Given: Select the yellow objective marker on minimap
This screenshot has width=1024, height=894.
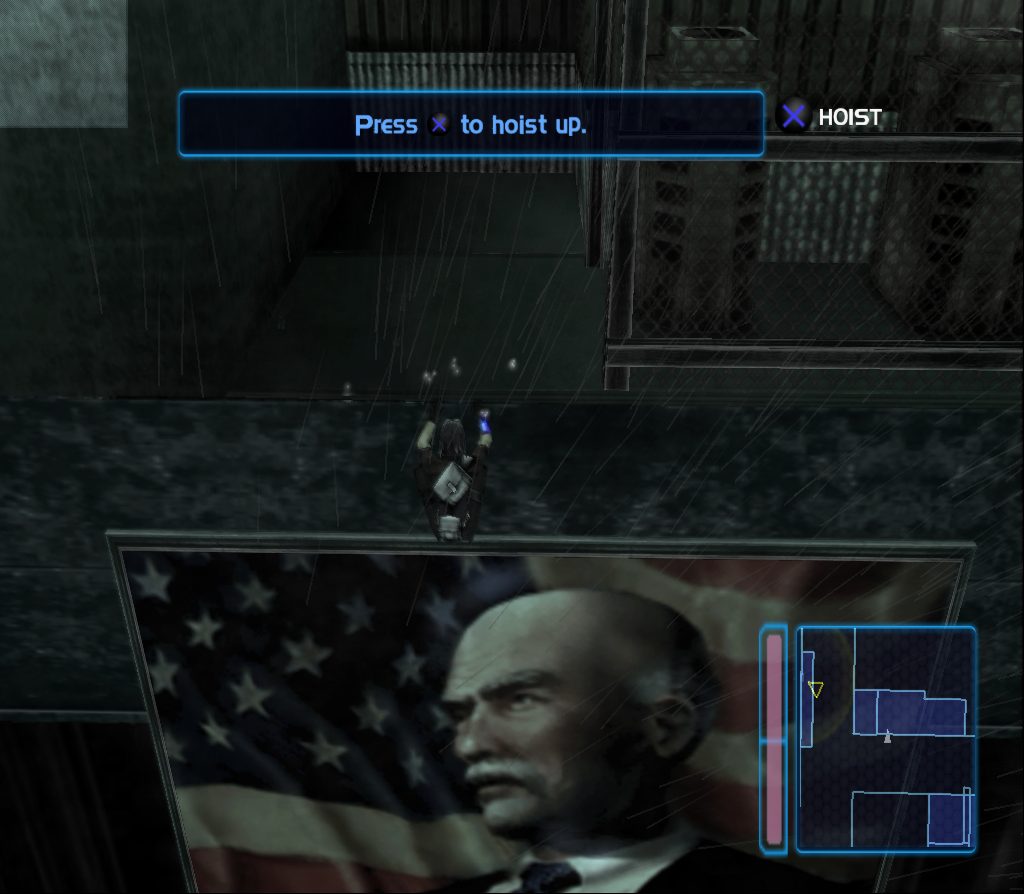Looking at the screenshot, I should pyautogui.click(x=816, y=689).
